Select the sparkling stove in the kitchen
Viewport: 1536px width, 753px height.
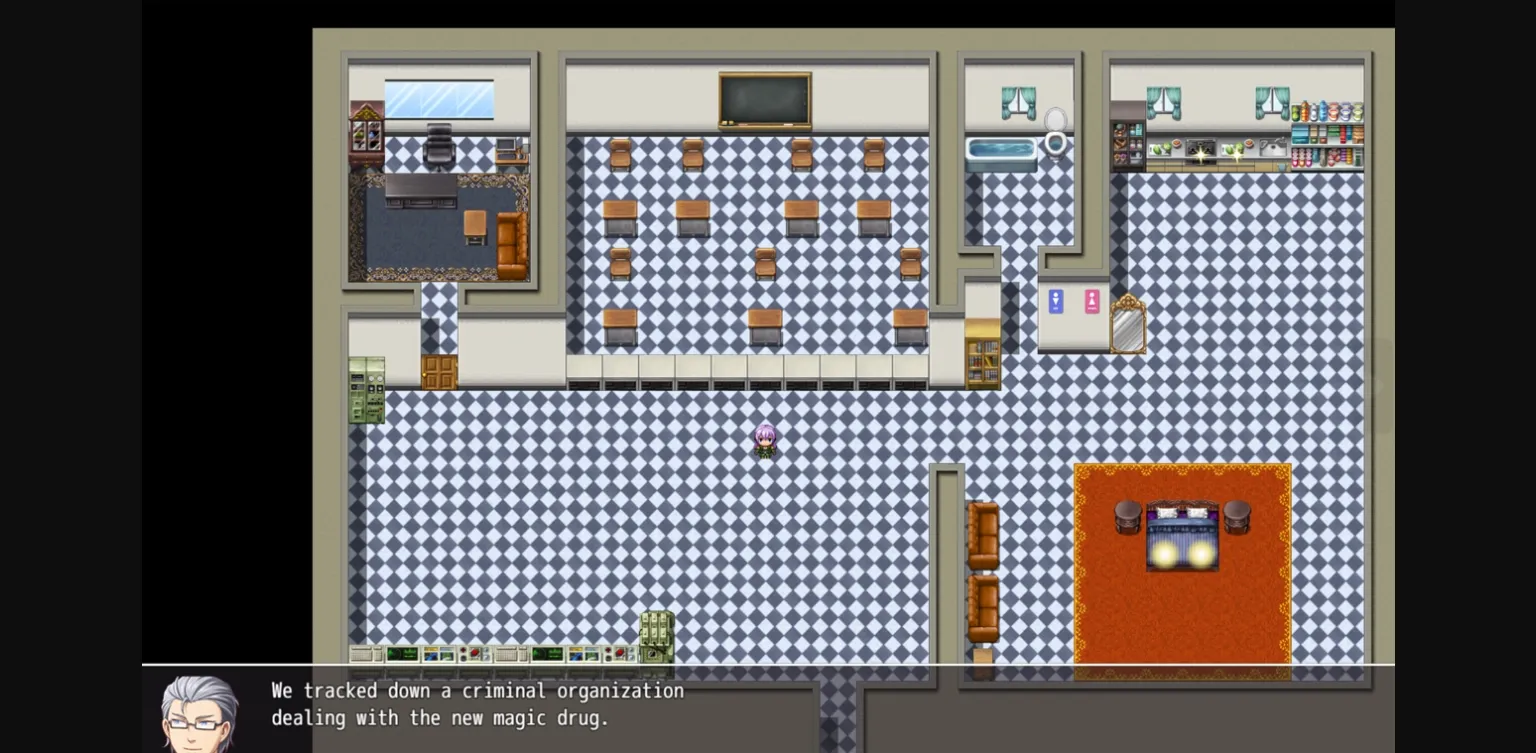pos(1199,150)
